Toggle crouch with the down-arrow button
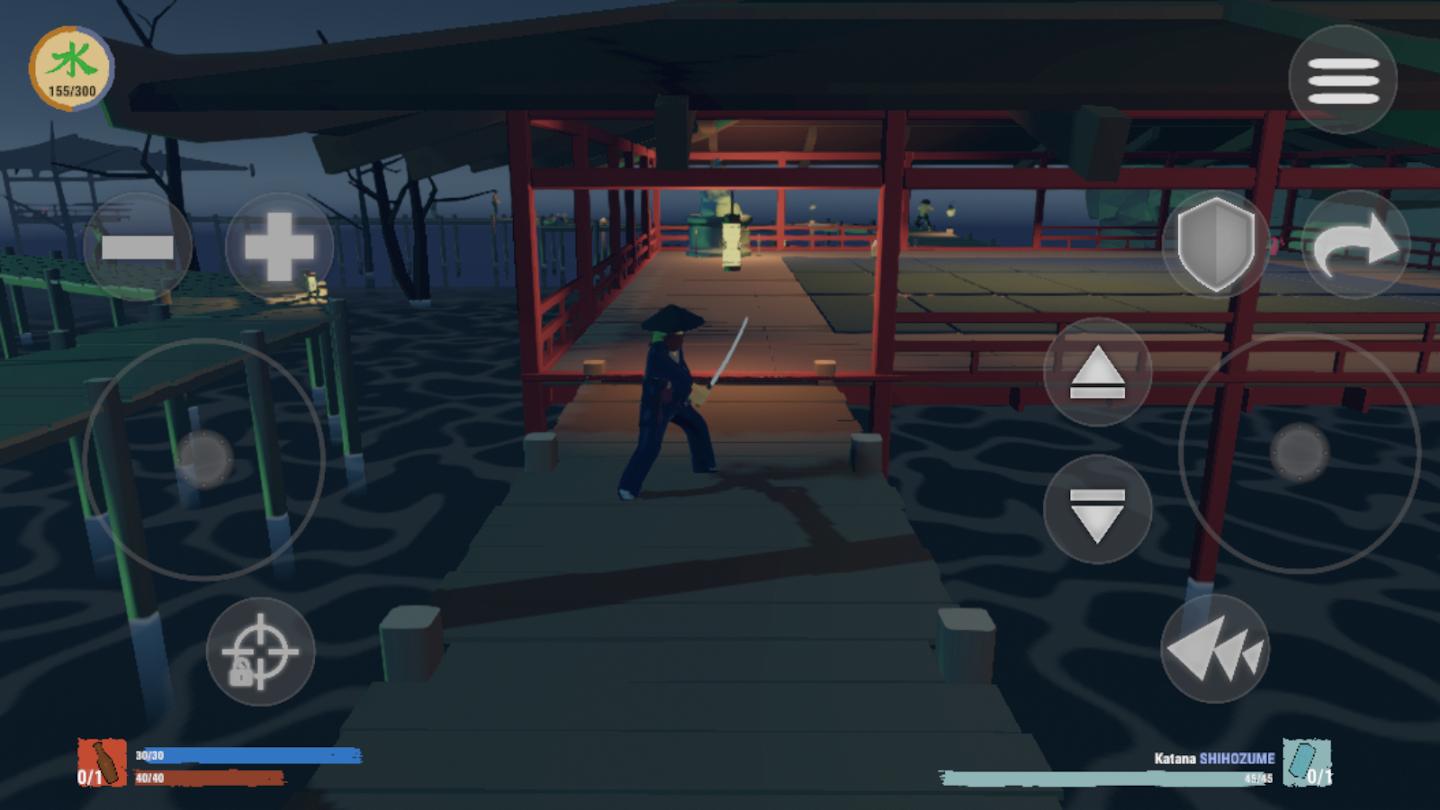The image size is (1440, 810). pyautogui.click(x=1098, y=508)
